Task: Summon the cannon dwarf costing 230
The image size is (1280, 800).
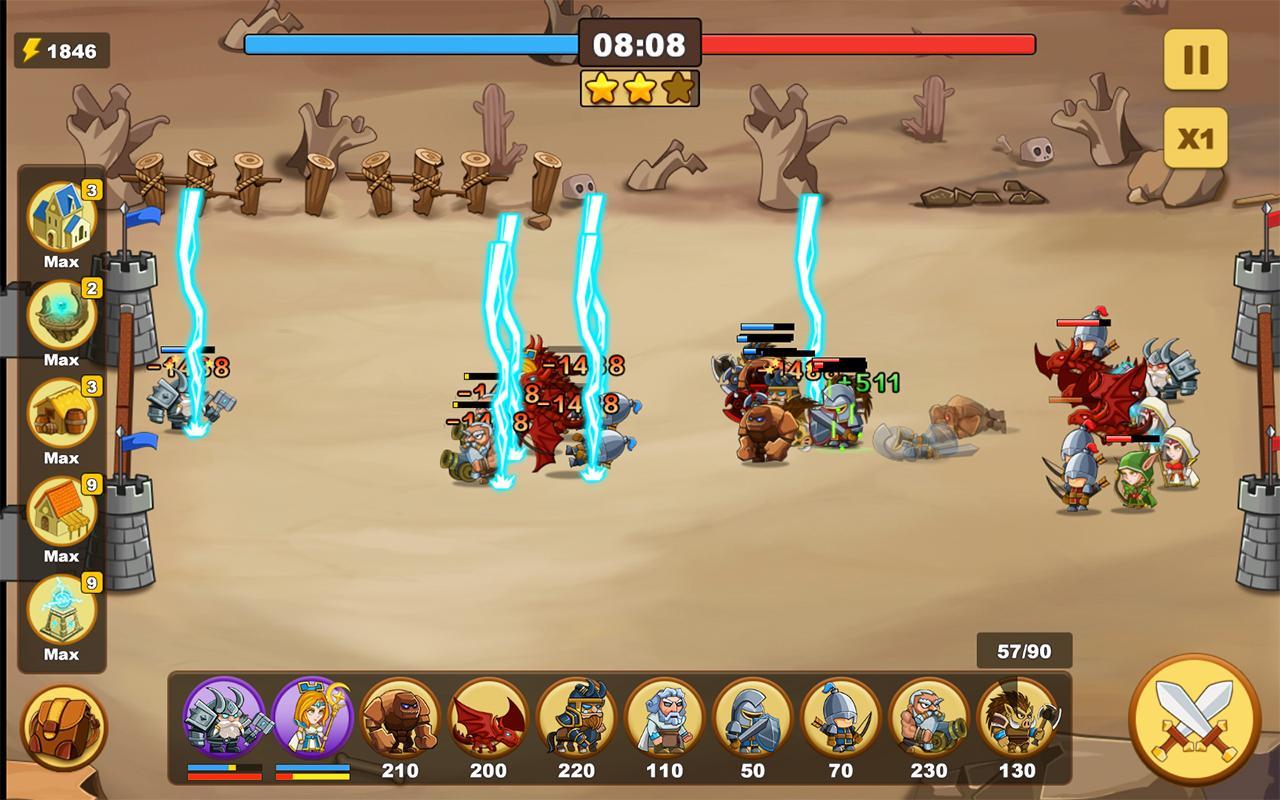Action: click(x=929, y=716)
